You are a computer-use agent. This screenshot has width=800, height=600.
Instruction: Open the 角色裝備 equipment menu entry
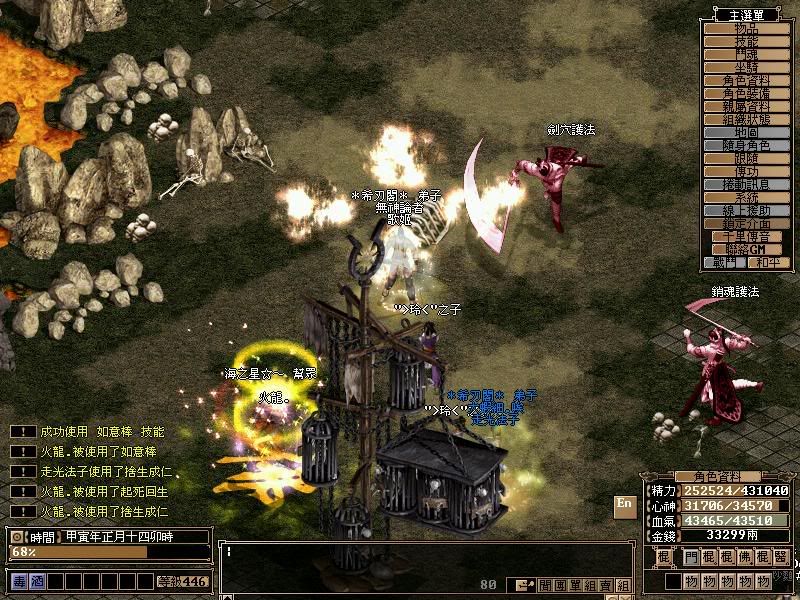(x=747, y=94)
